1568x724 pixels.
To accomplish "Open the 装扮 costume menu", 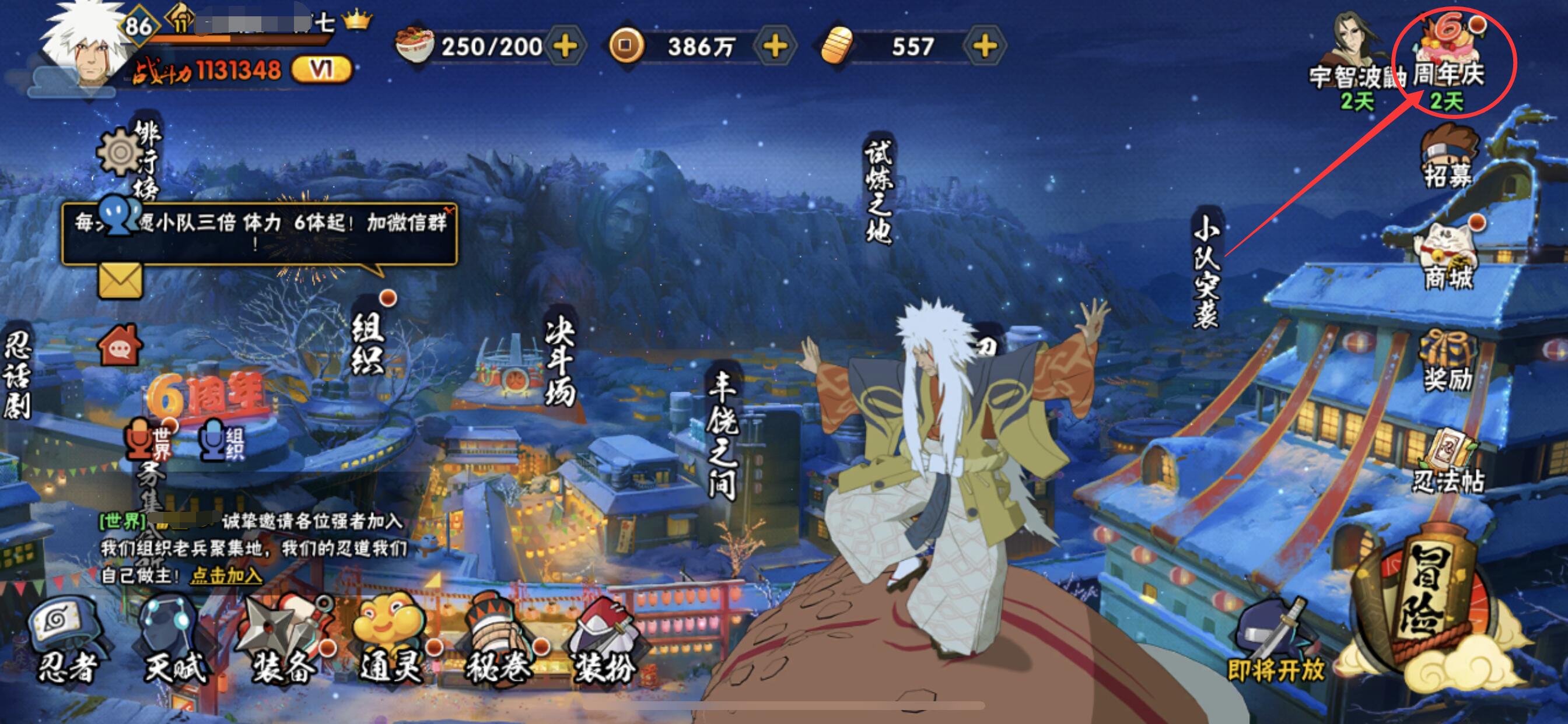I will coord(604,639).
